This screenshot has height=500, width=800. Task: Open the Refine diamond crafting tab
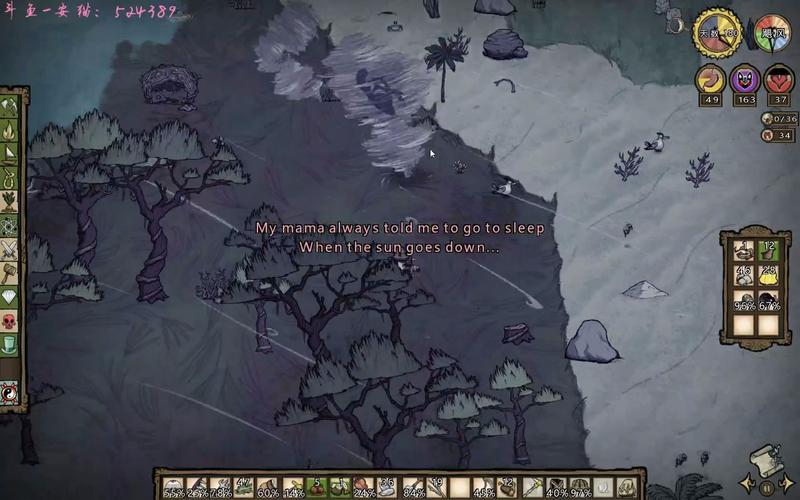point(10,298)
